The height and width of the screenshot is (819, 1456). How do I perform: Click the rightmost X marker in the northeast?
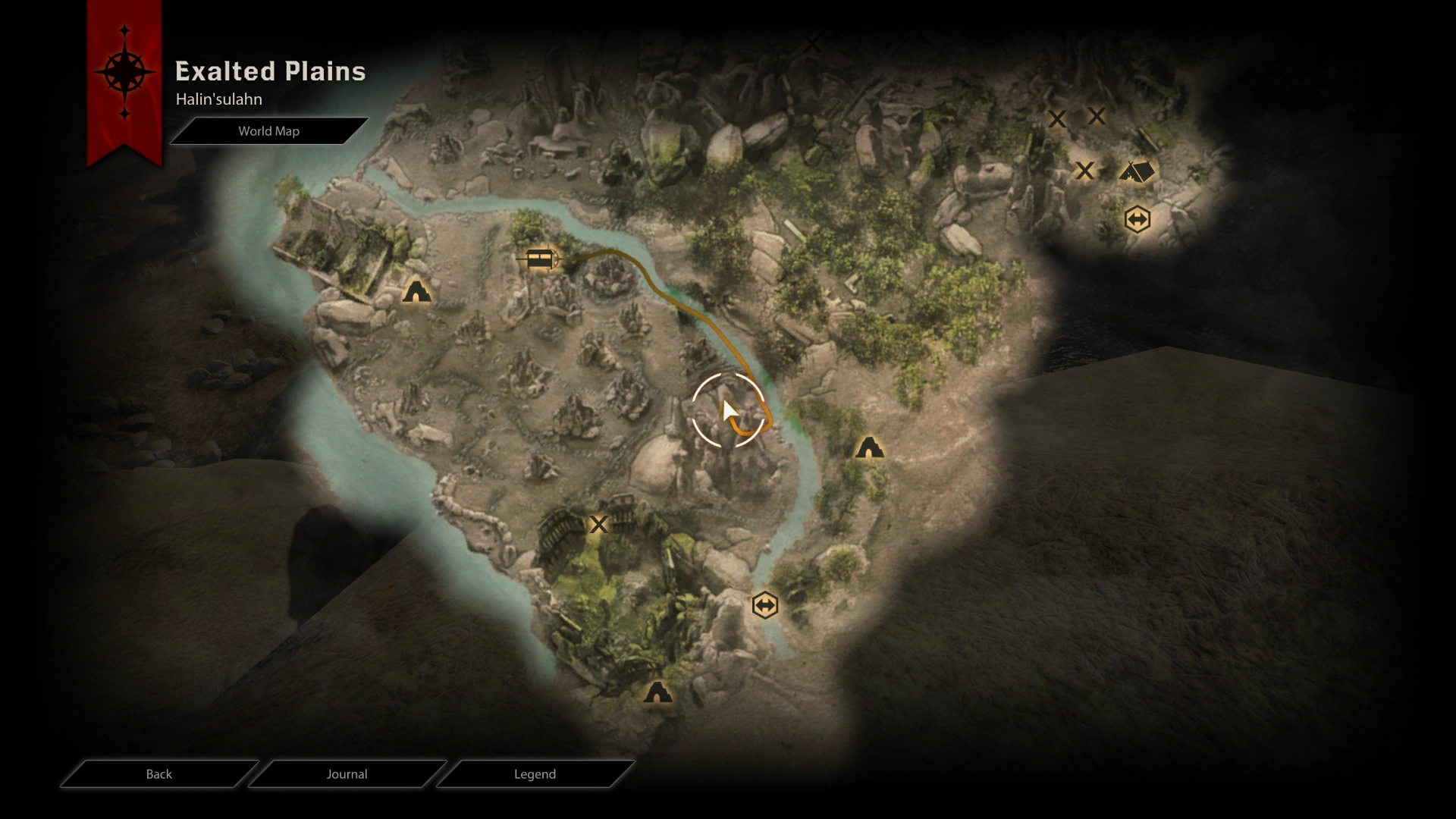[1097, 115]
